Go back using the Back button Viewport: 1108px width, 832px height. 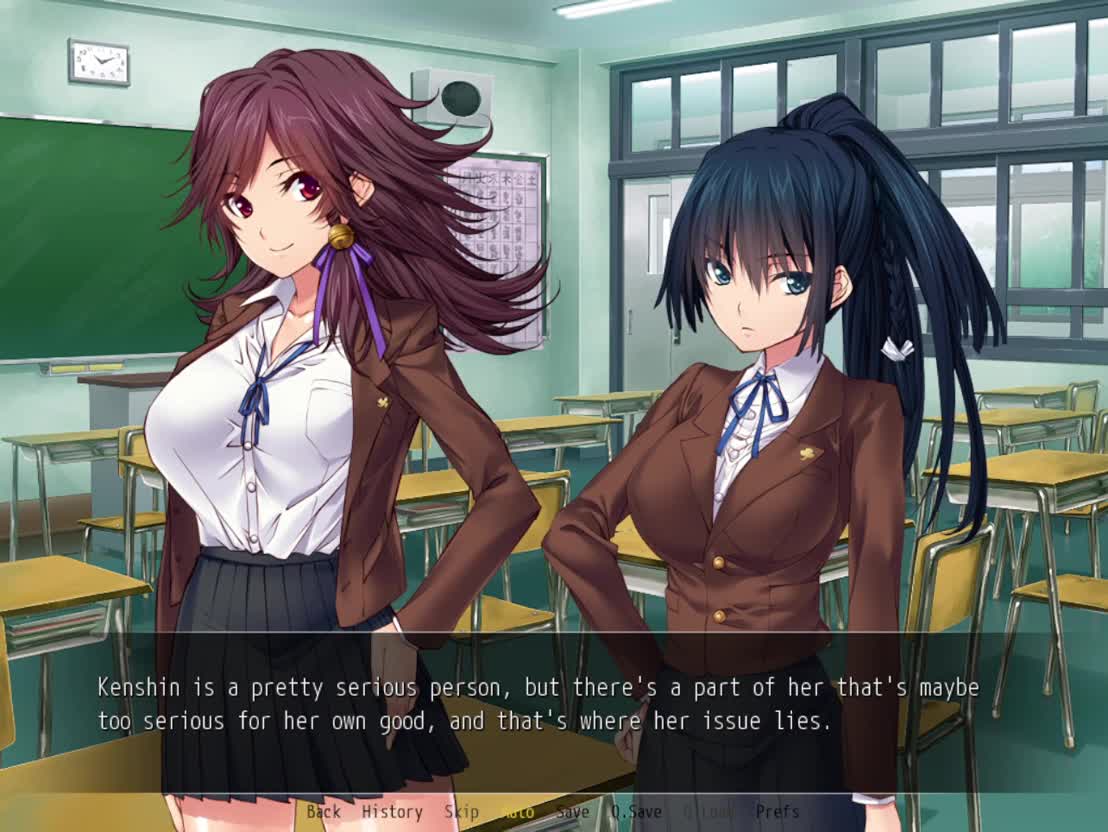tap(323, 812)
